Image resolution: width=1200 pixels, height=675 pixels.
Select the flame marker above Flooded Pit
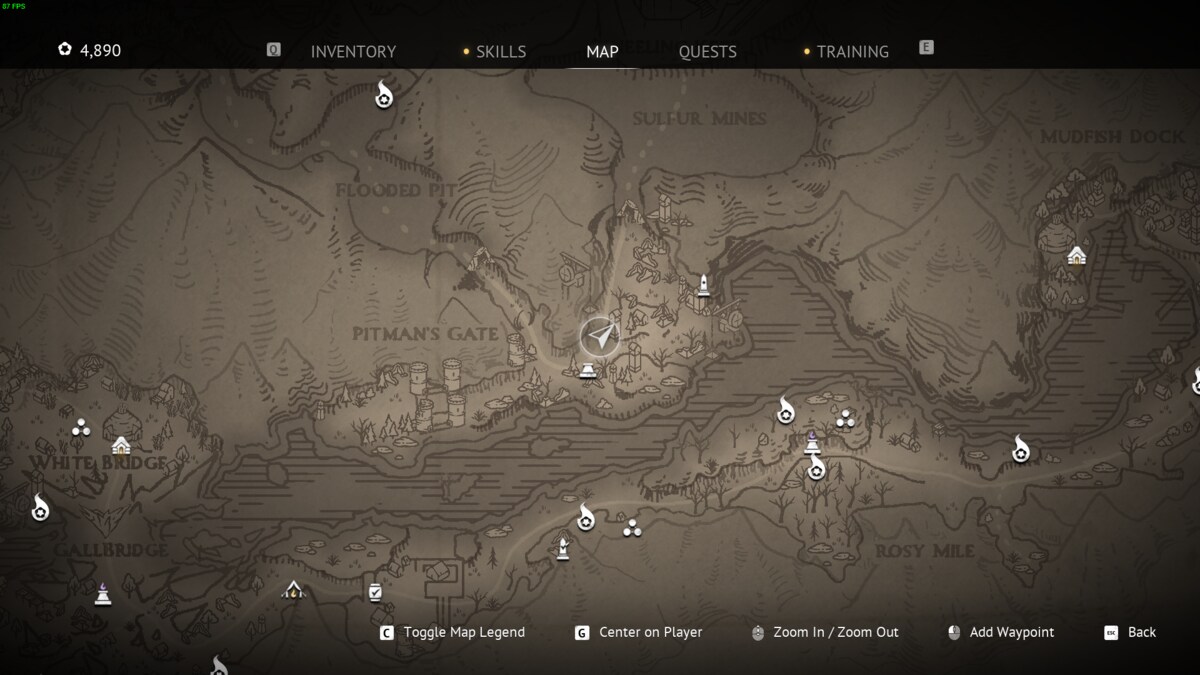[384, 96]
